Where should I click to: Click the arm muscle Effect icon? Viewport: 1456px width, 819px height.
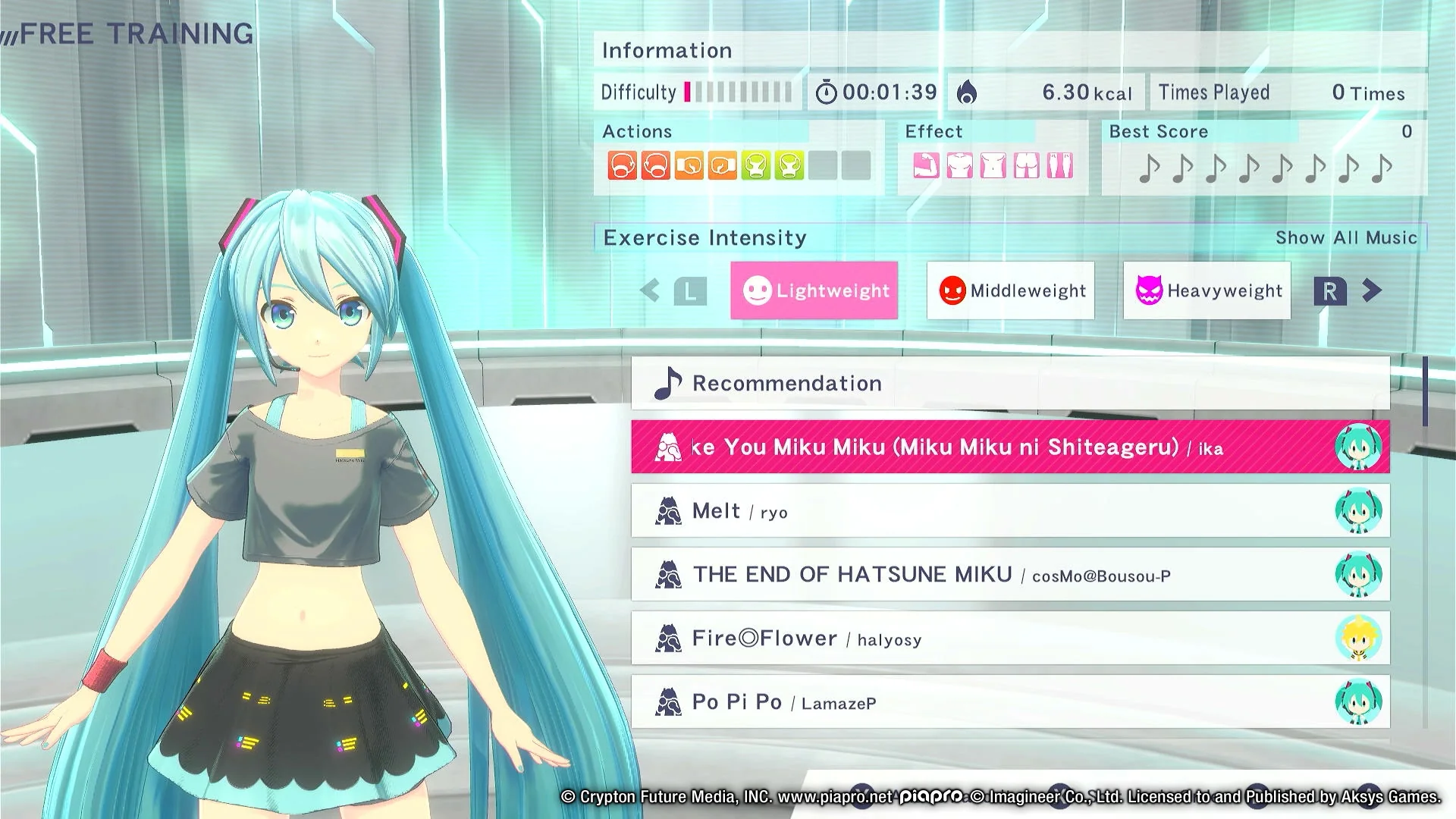point(927,165)
